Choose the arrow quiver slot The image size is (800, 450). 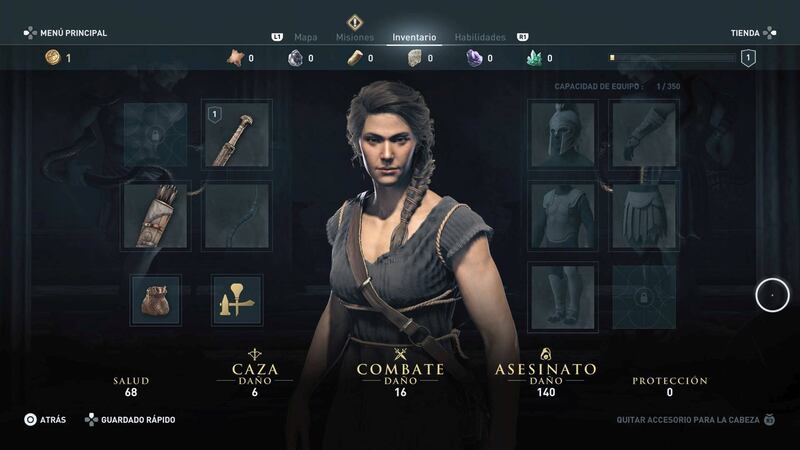coord(156,215)
